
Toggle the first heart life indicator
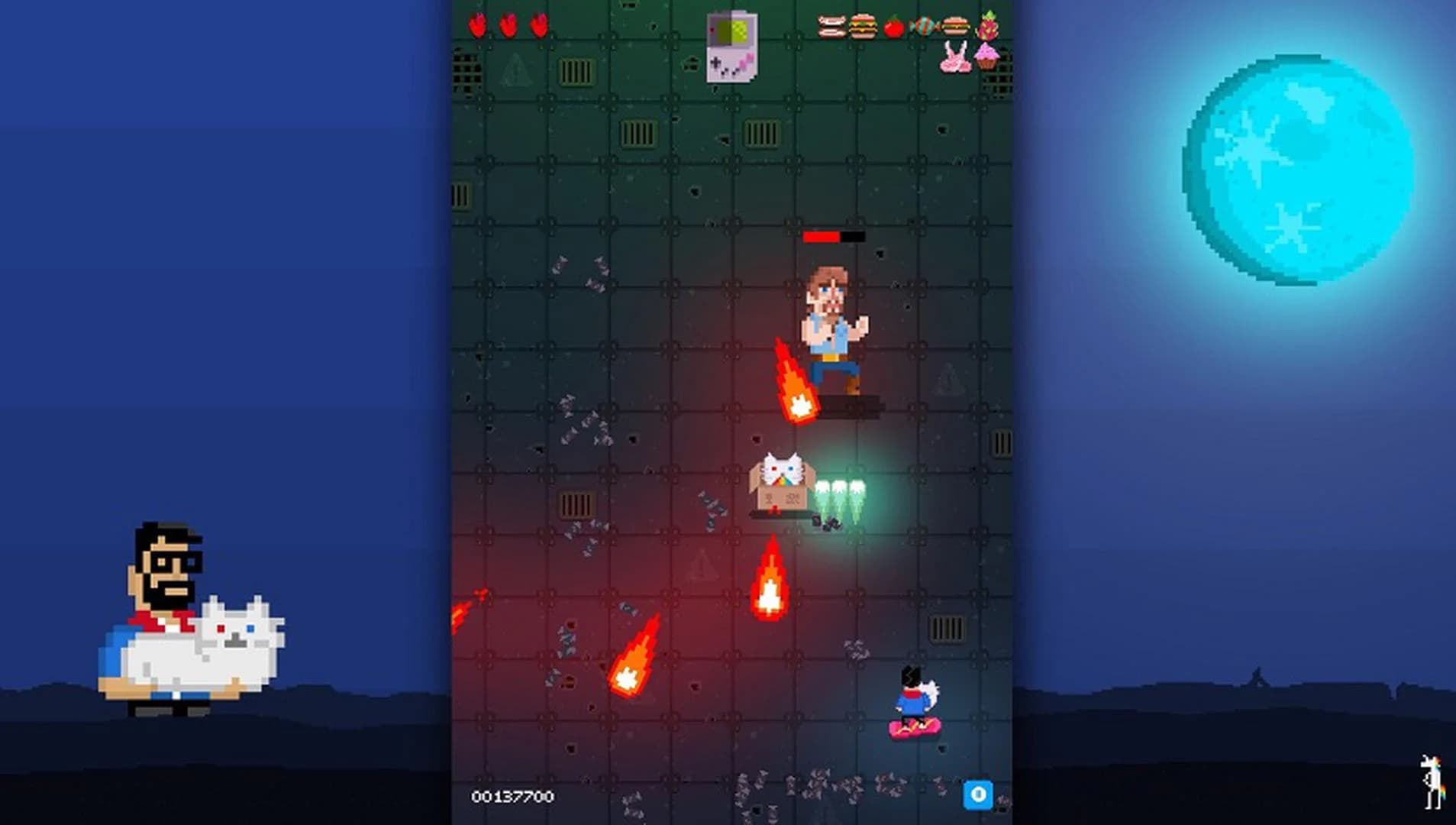479,24
